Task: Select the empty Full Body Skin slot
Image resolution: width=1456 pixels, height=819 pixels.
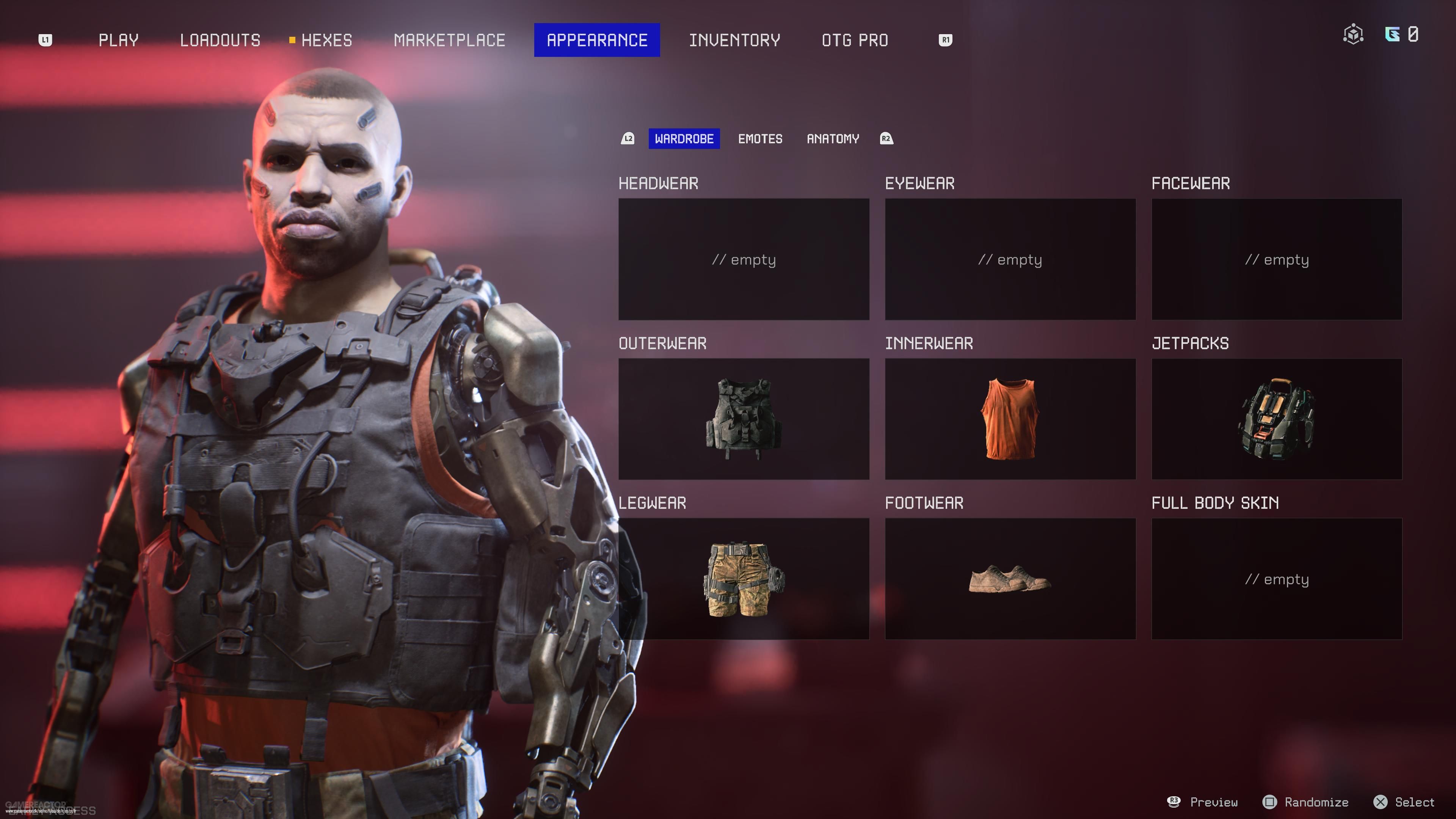Action: click(x=1276, y=579)
